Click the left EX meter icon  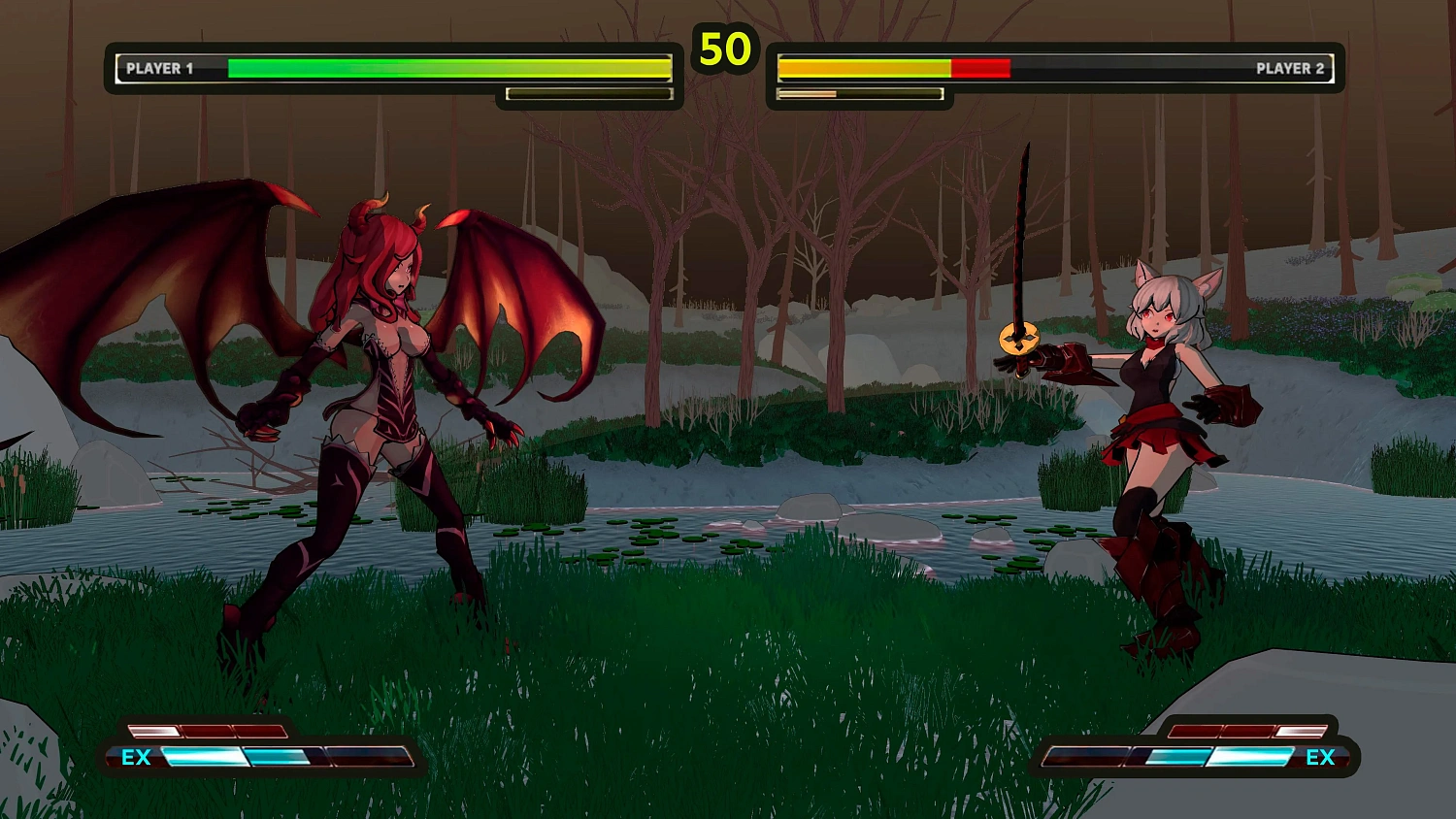click(x=137, y=758)
